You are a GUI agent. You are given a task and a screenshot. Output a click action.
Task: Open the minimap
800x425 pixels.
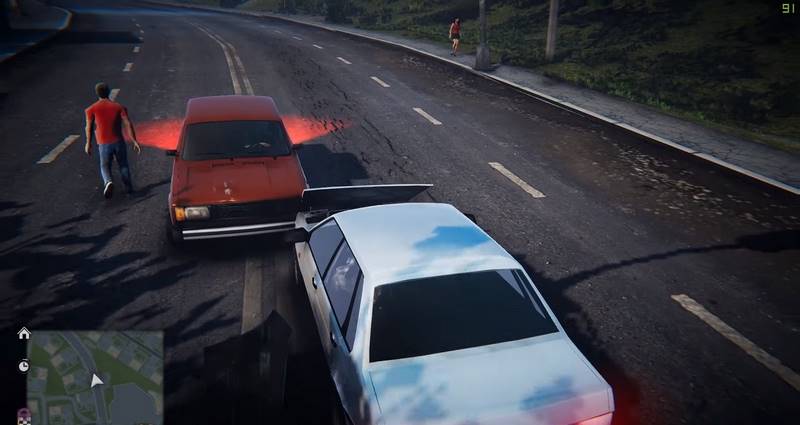pos(96,378)
